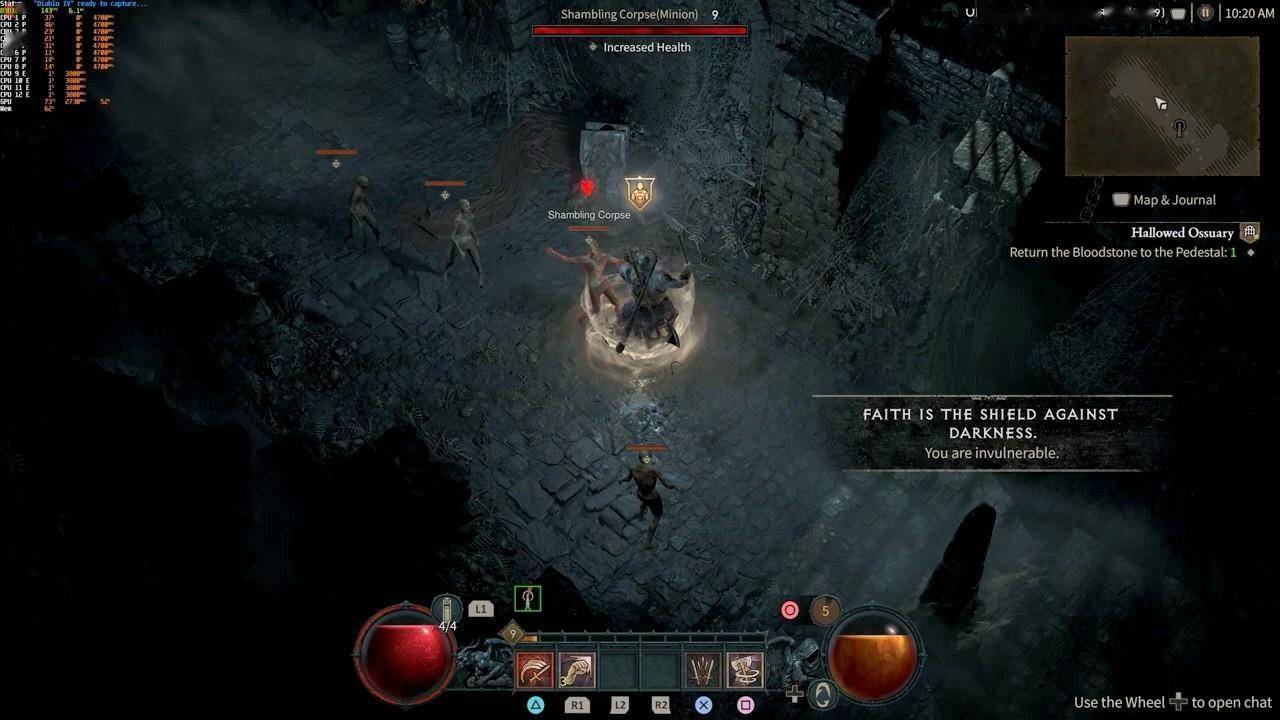Select the Hallowed Ossuary quest tracker
The width and height of the screenshot is (1280, 720).
pos(1181,233)
